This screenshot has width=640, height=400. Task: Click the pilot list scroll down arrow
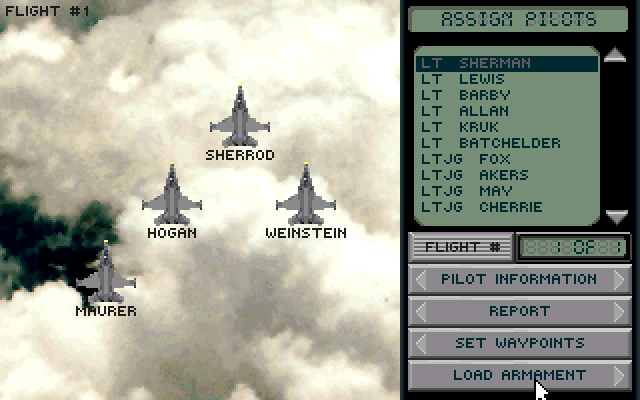tap(616, 215)
